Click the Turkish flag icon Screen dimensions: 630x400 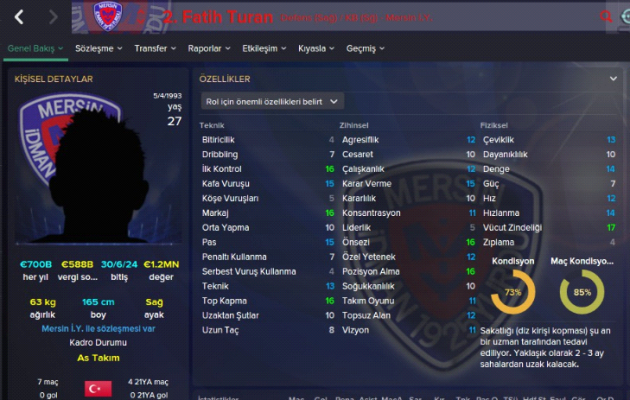(x=97, y=387)
